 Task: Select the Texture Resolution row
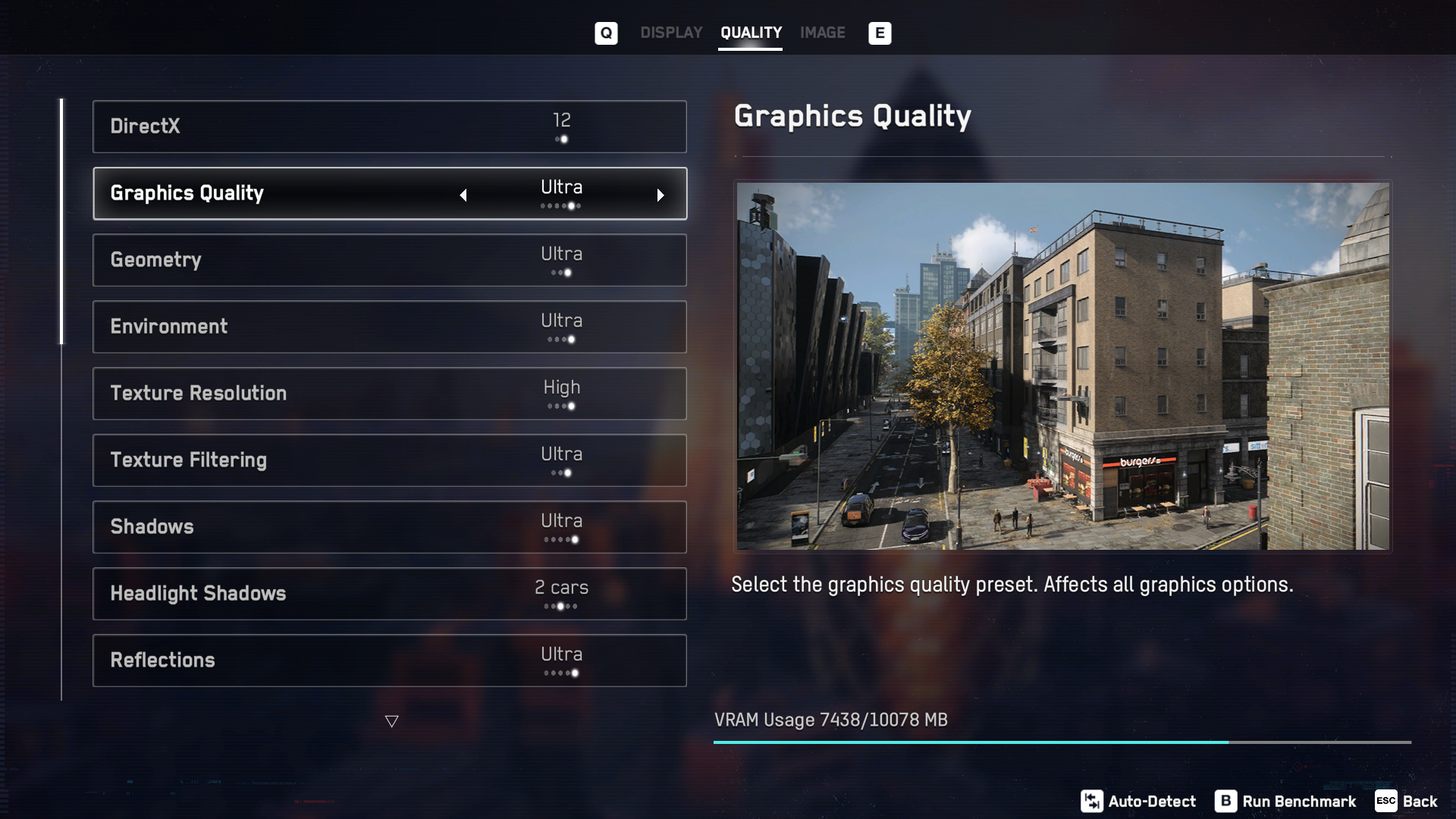pyautogui.click(x=389, y=394)
